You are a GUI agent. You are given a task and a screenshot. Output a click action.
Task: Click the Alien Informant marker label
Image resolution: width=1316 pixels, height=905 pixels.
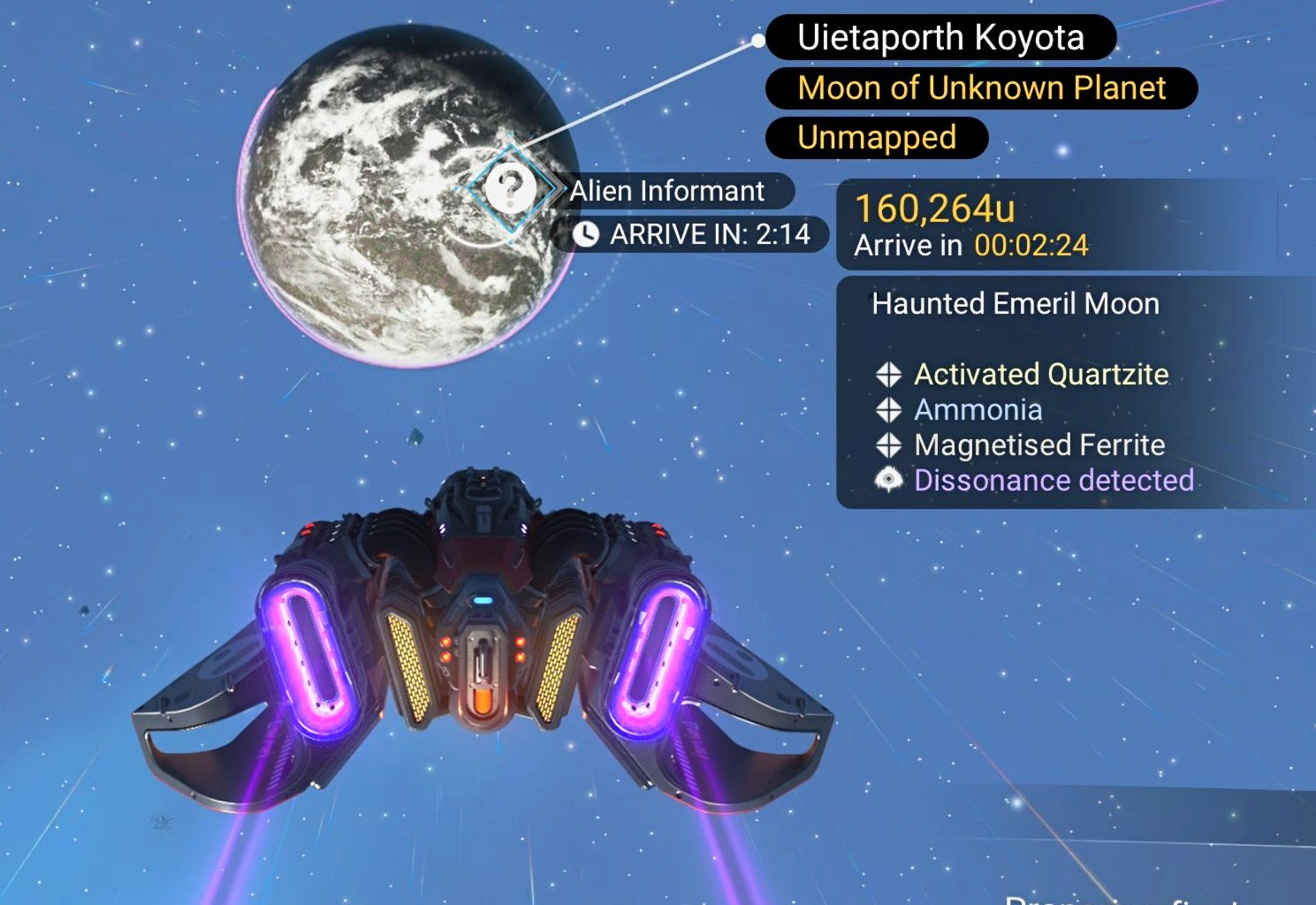(667, 191)
